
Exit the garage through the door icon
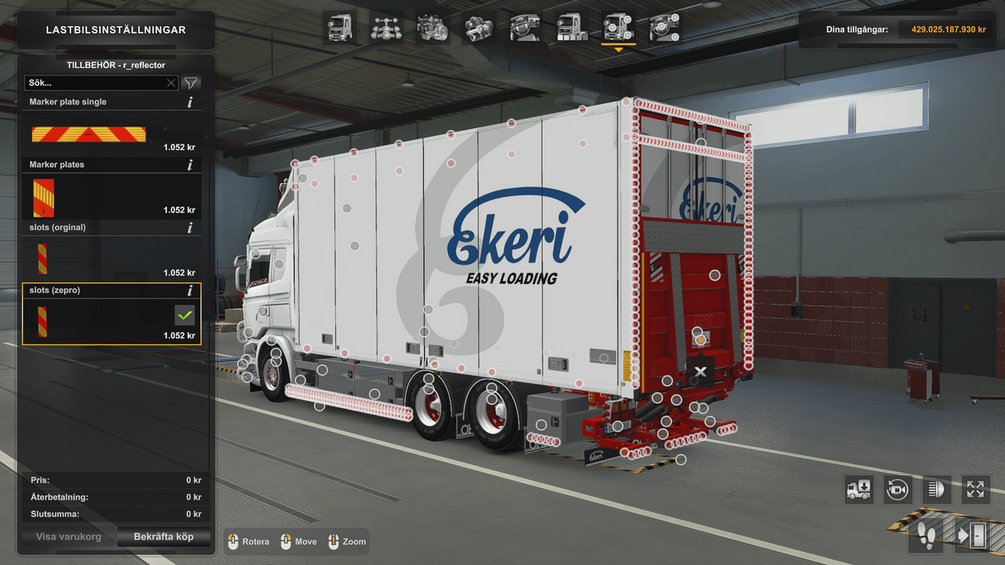(970, 535)
